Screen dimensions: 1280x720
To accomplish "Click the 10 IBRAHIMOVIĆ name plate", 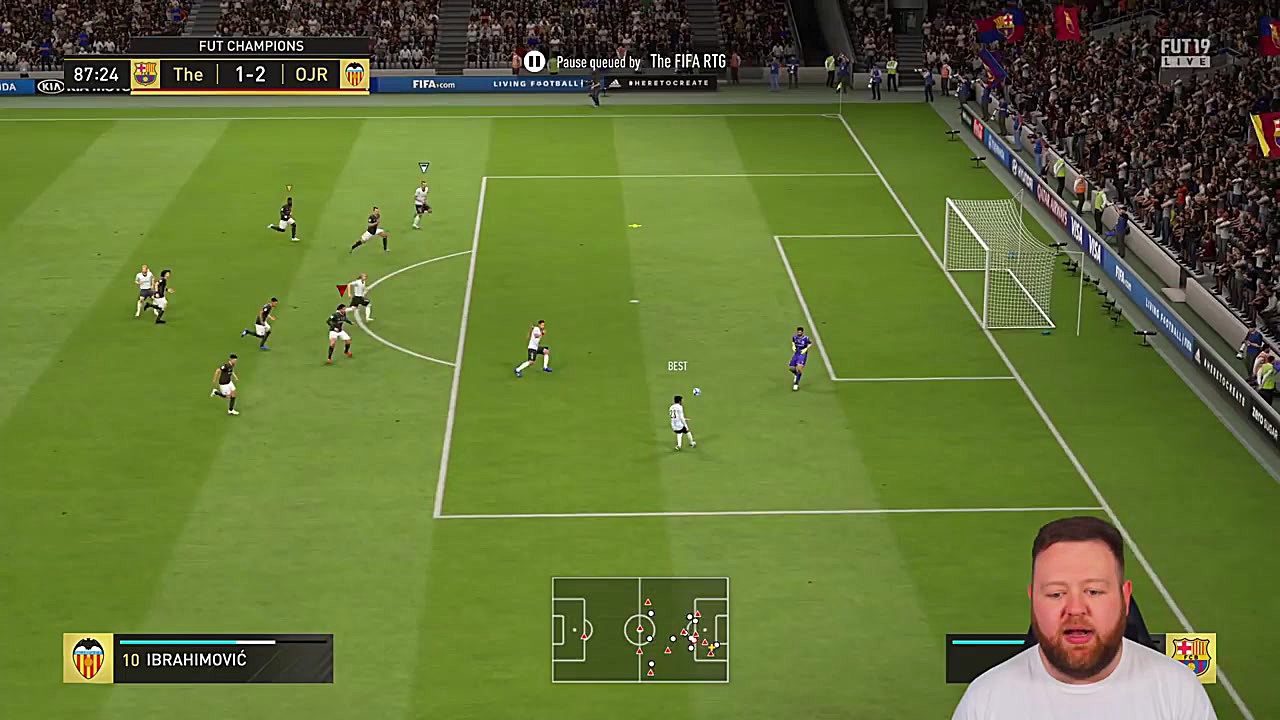I will 184,660.
